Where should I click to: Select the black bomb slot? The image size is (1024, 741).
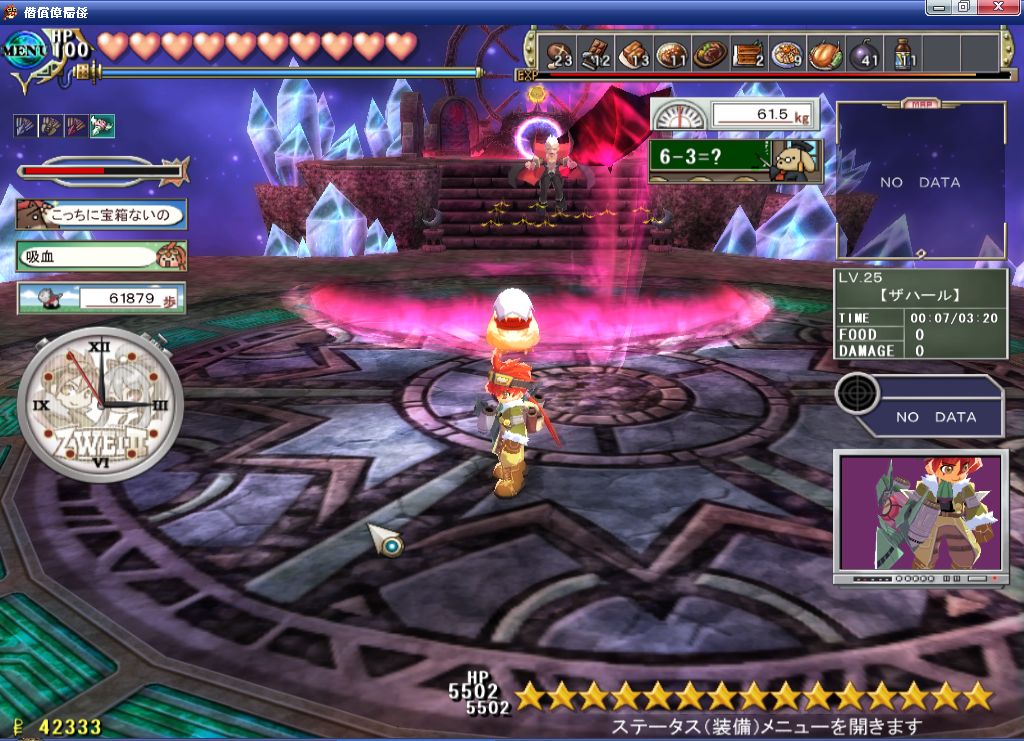tap(864, 53)
